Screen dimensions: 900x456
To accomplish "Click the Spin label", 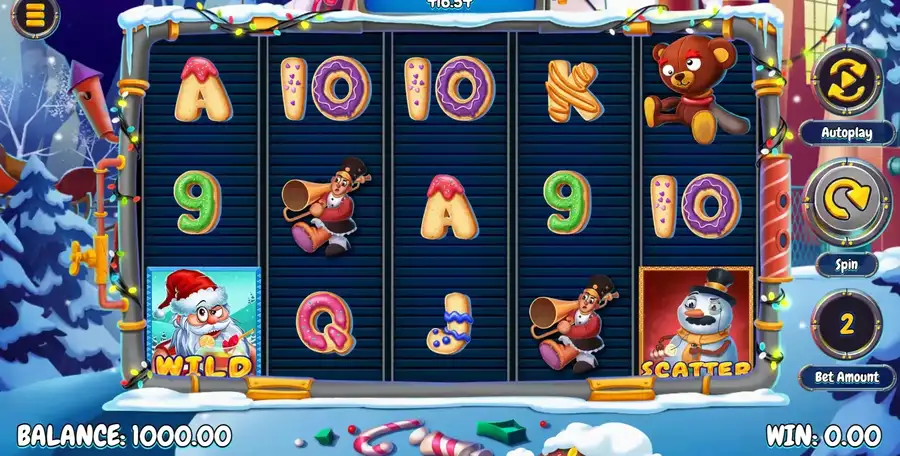I will point(846,265).
